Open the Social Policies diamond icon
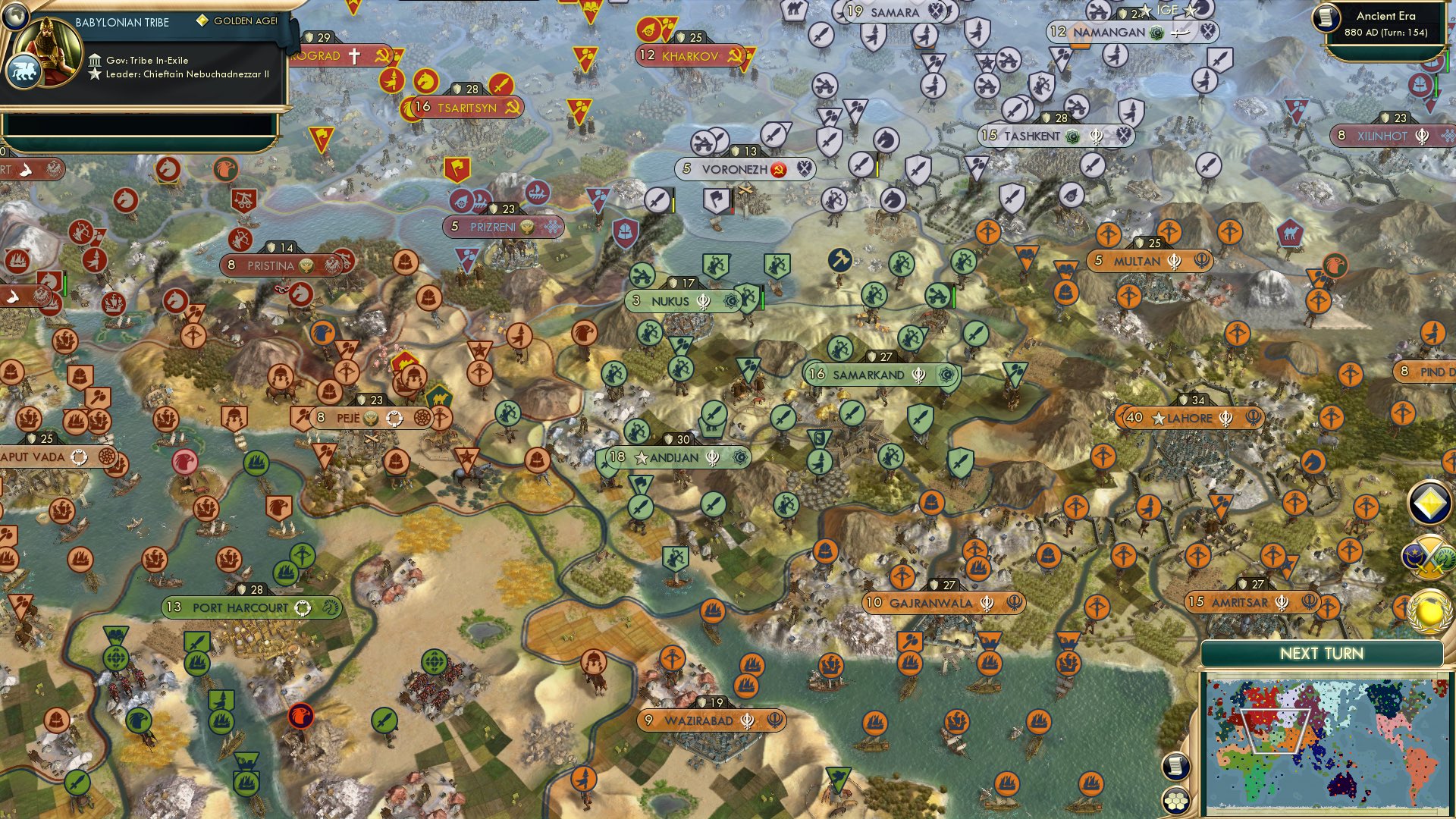 [1428, 502]
